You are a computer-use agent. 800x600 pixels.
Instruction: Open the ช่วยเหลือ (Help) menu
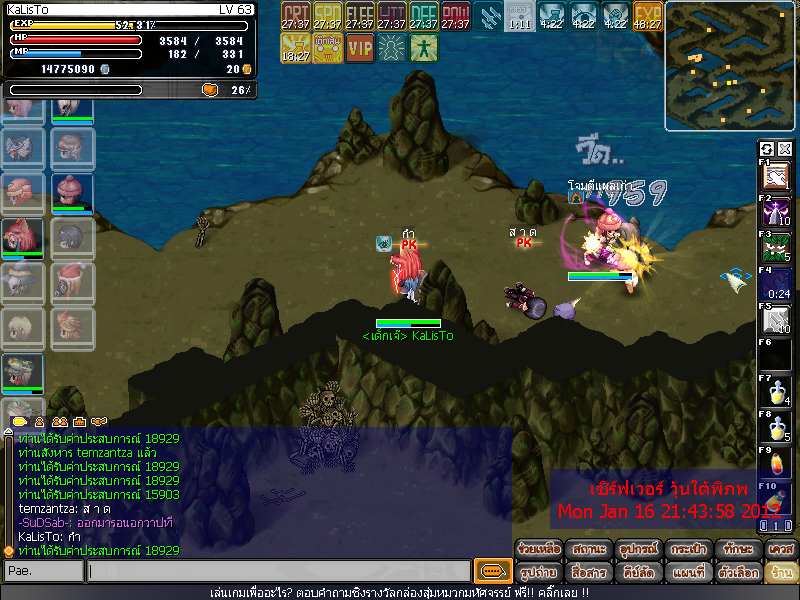click(539, 549)
